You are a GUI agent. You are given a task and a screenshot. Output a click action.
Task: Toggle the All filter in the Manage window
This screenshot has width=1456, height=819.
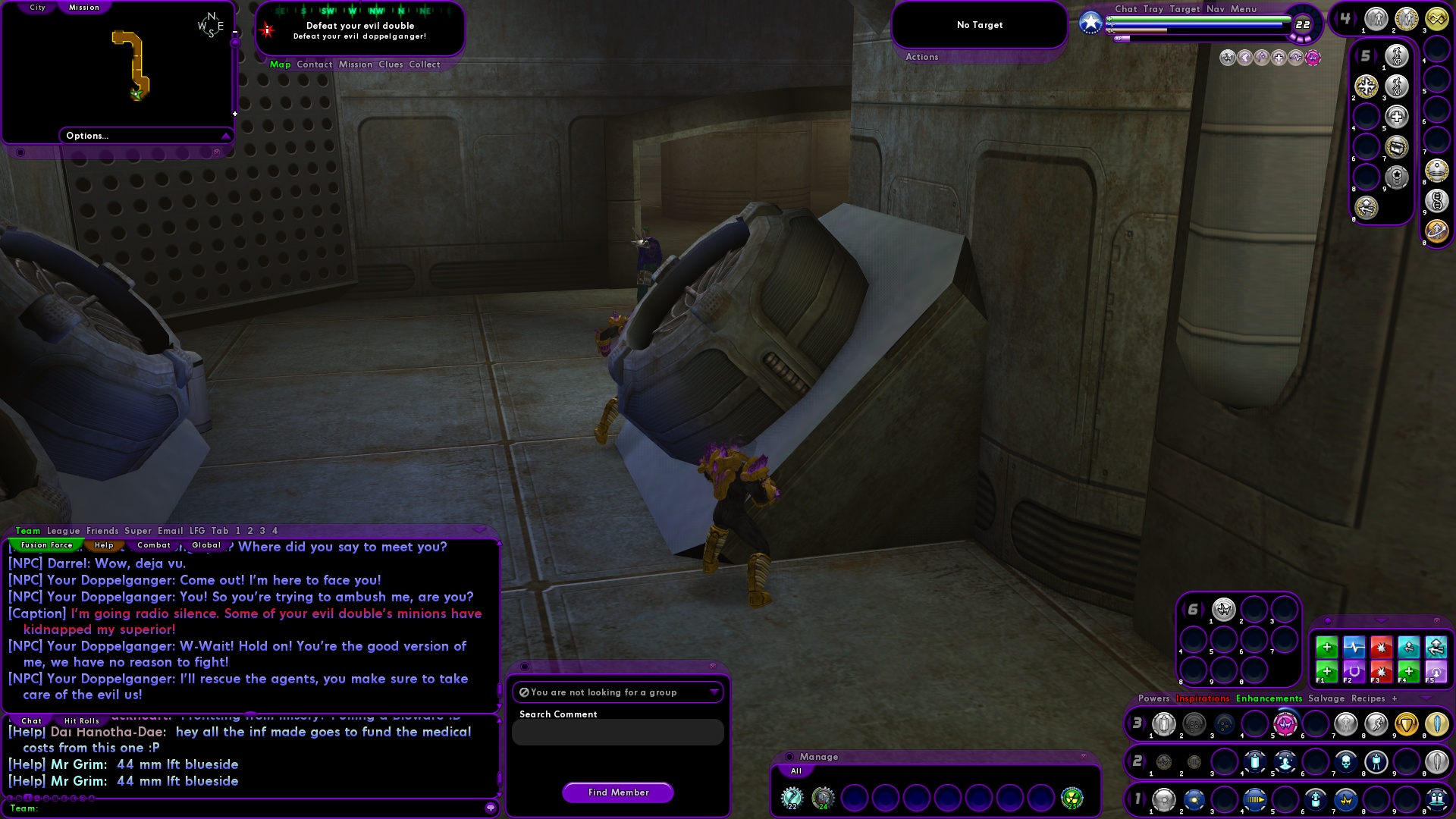coord(795,770)
